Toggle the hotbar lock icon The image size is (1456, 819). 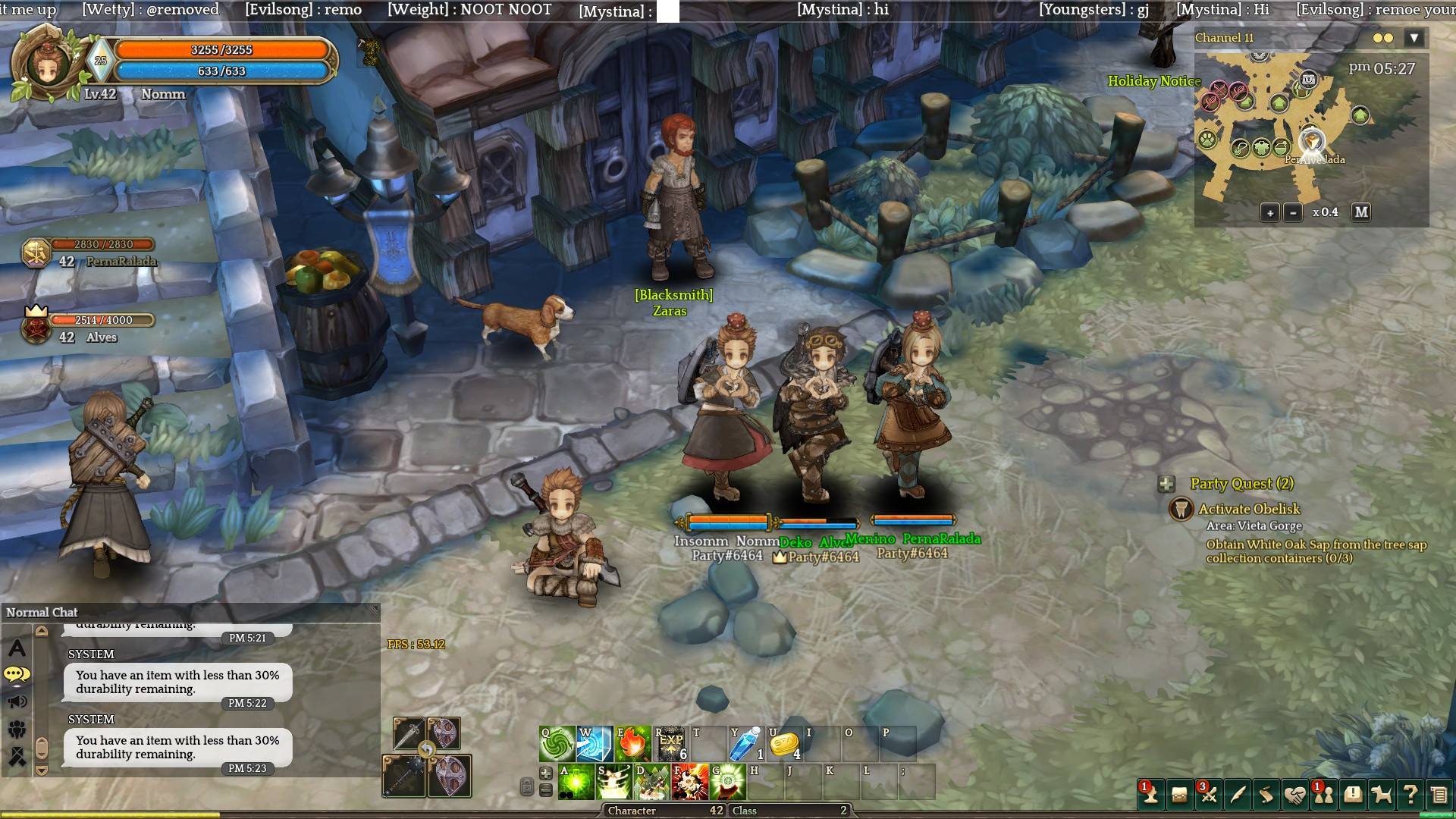tap(527, 786)
